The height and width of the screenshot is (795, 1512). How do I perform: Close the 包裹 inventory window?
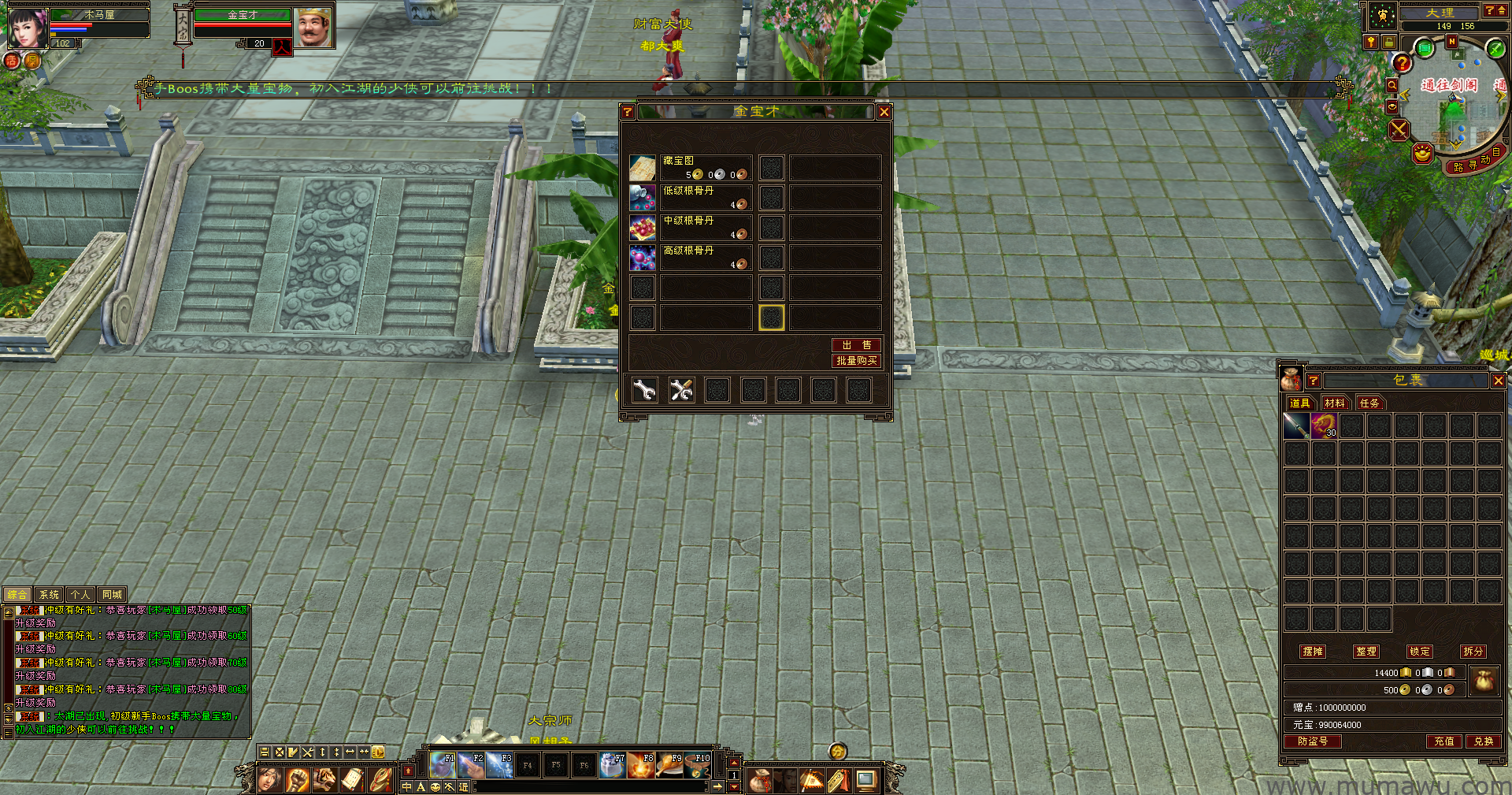point(1498,381)
